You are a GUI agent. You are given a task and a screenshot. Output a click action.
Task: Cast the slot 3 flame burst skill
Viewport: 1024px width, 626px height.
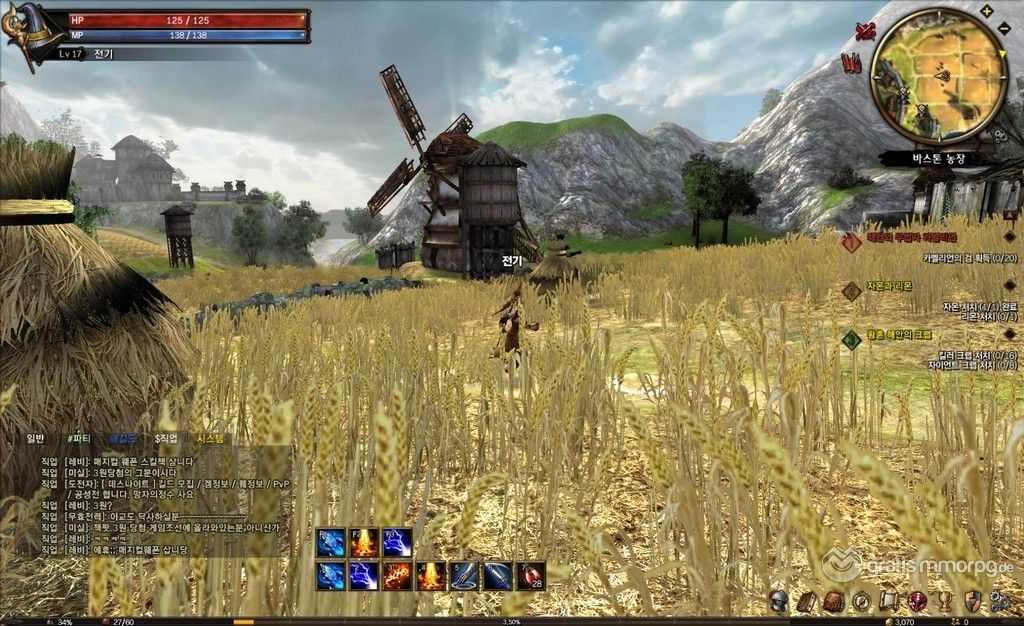pos(397,576)
